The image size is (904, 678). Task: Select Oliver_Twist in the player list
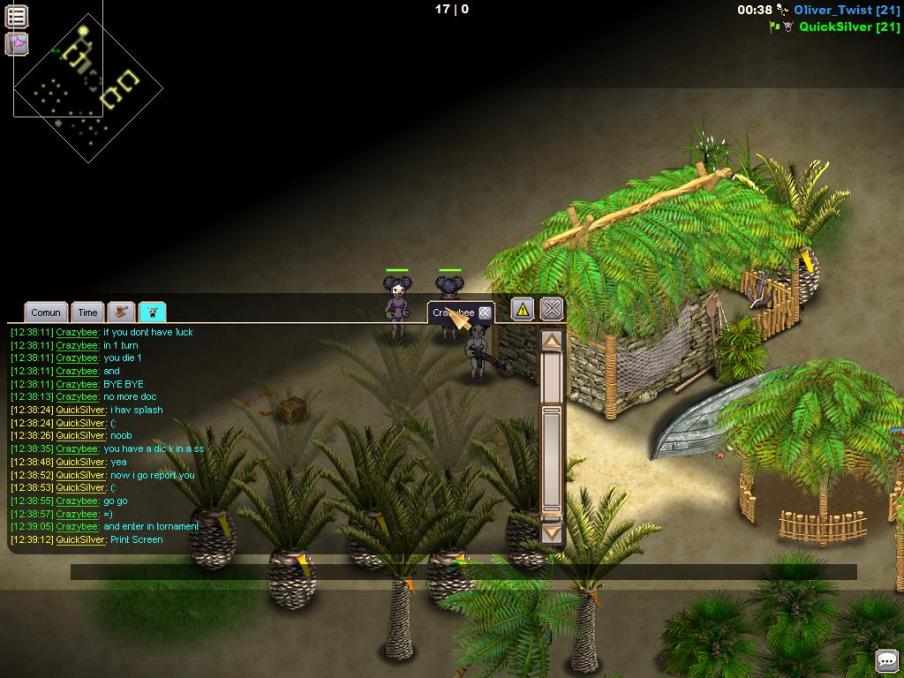tap(846, 10)
